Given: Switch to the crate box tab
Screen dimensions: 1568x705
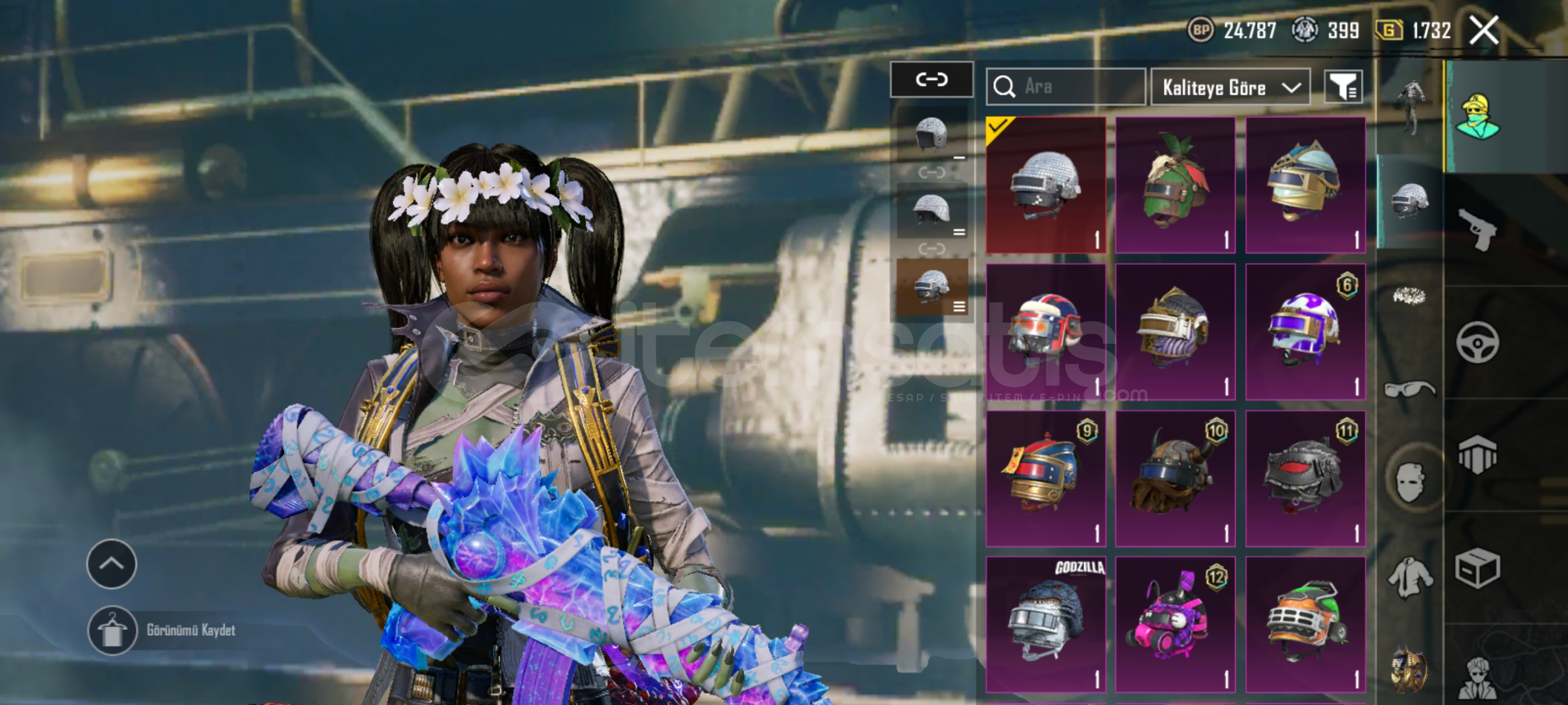Looking at the screenshot, I should 1477,568.
